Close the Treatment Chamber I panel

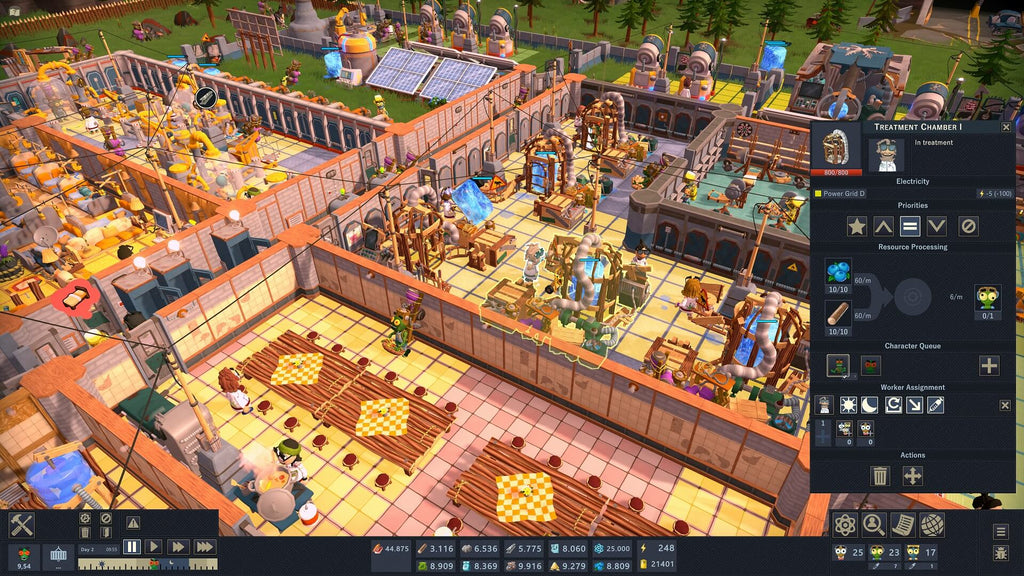pos(1006,127)
